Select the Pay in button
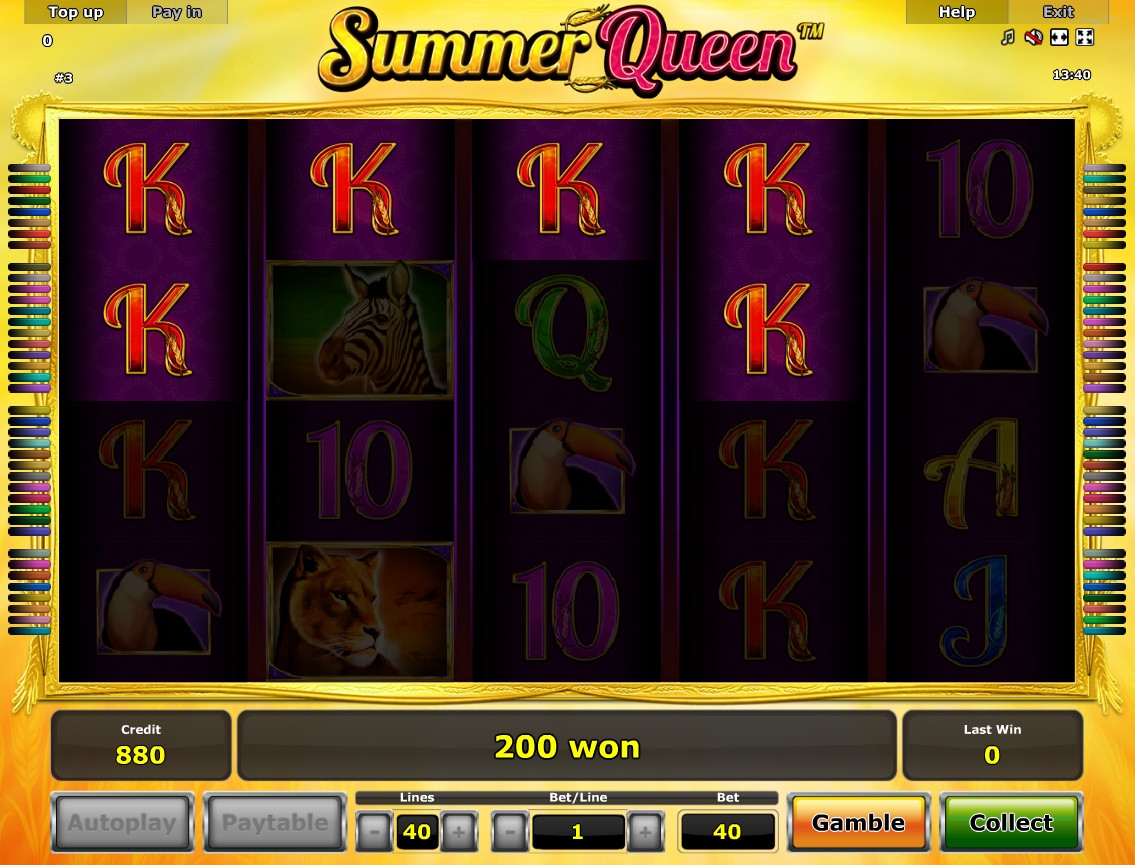This screenshot has width=1135, height=865. pyautogui.click(x=177, y=12)
